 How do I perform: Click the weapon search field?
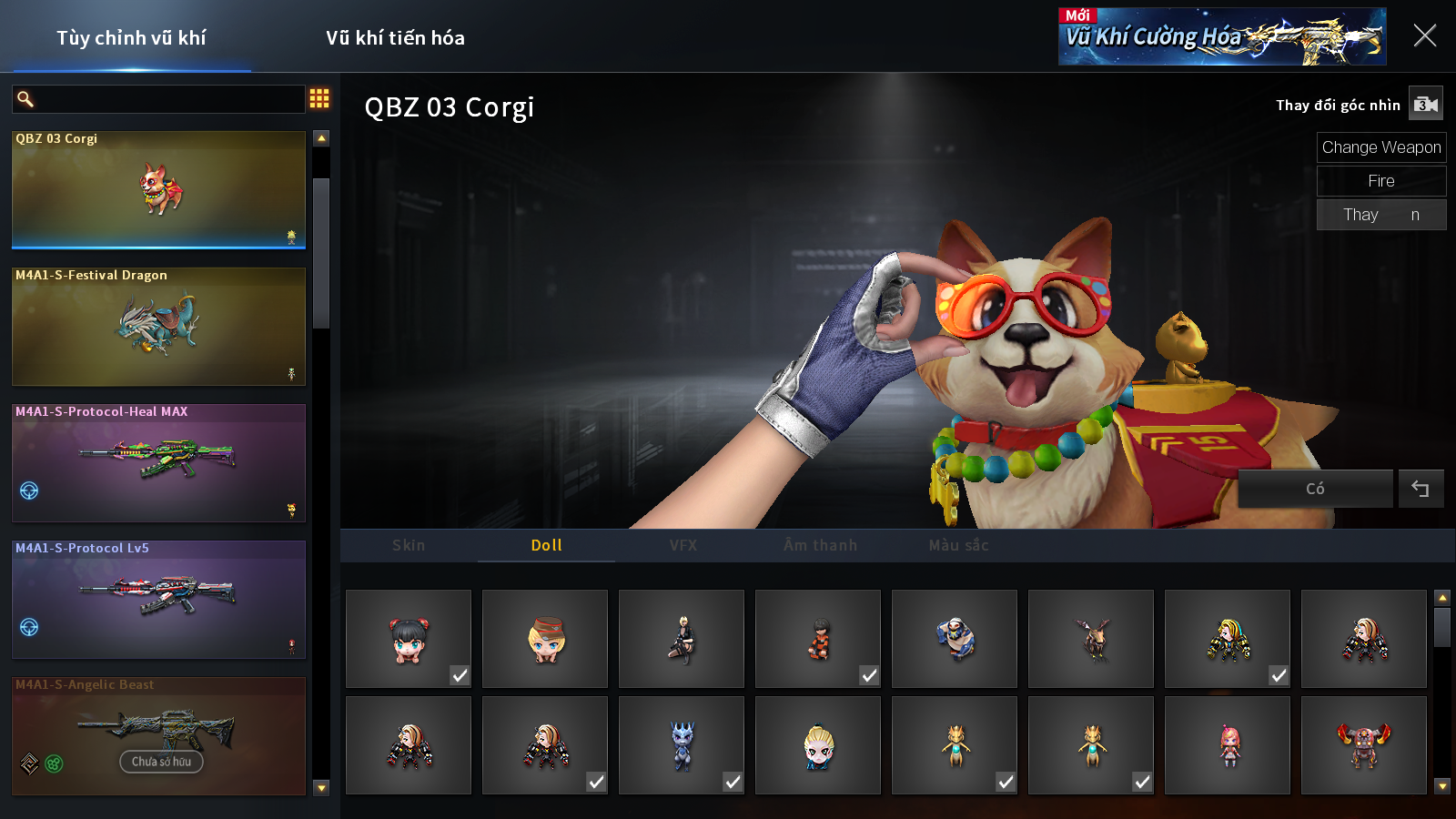[168, 99]
